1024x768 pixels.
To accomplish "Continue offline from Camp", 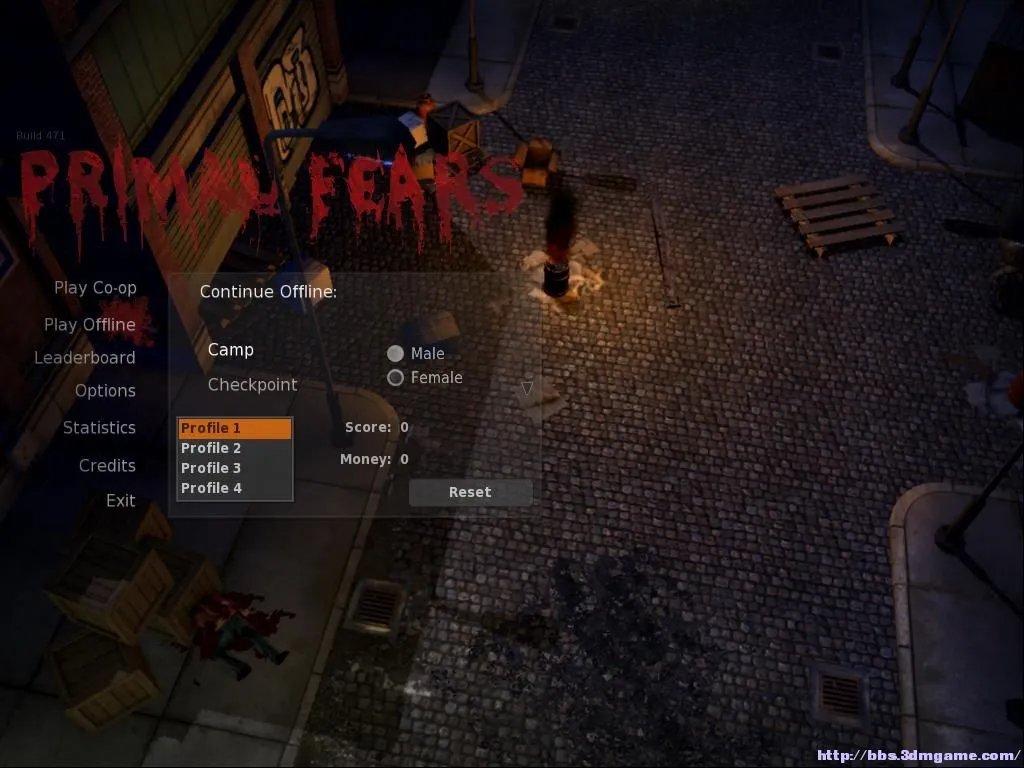I will pos(231,350).
